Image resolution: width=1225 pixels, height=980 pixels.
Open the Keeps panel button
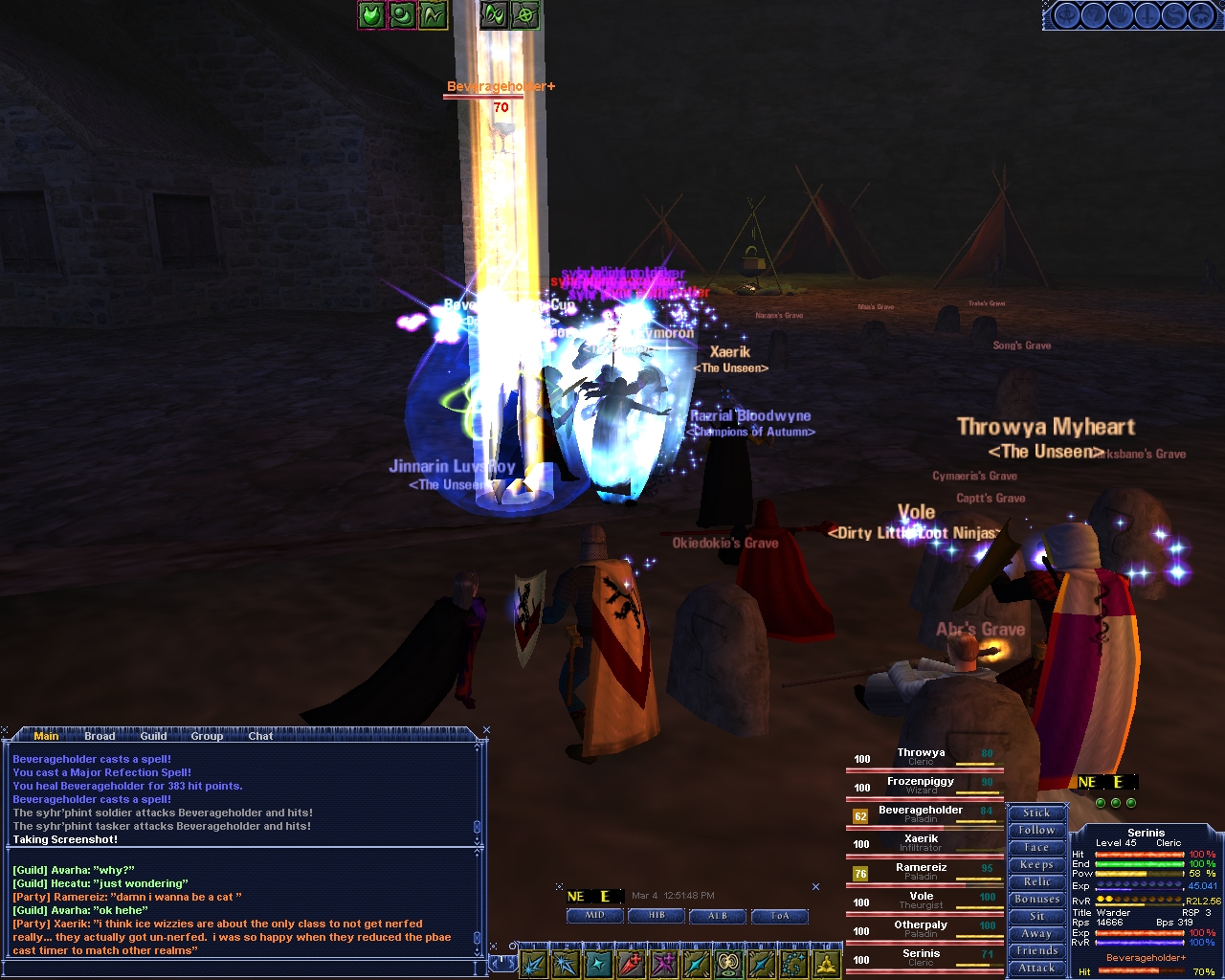pos(1036,864)
